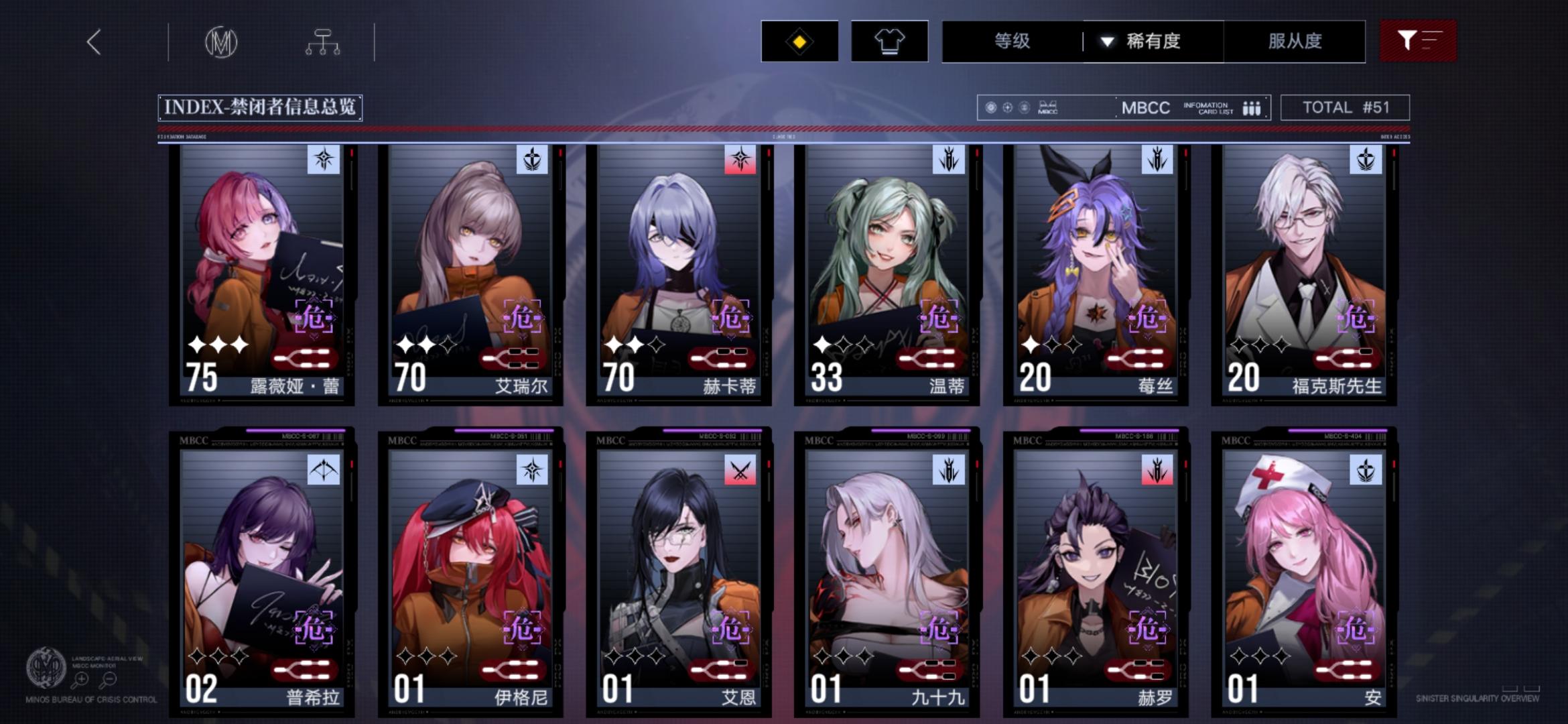Click the TOTAL #51 counter
Viewport: 1568px width, 724px height.
[1345, 107]
